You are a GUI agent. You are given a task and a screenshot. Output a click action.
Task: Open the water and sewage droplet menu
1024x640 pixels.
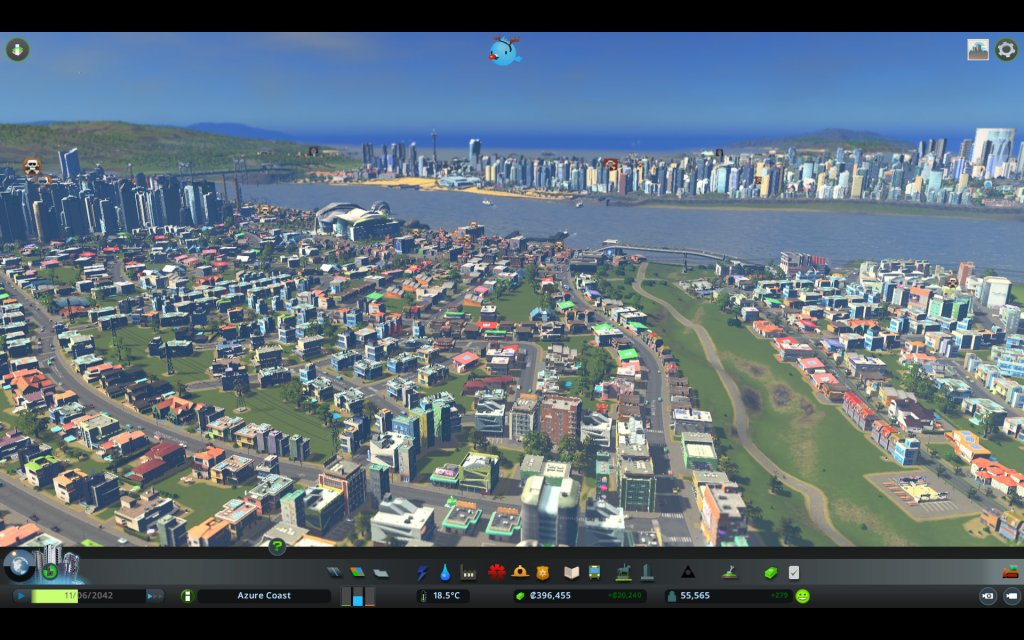(x=445, y=573)
